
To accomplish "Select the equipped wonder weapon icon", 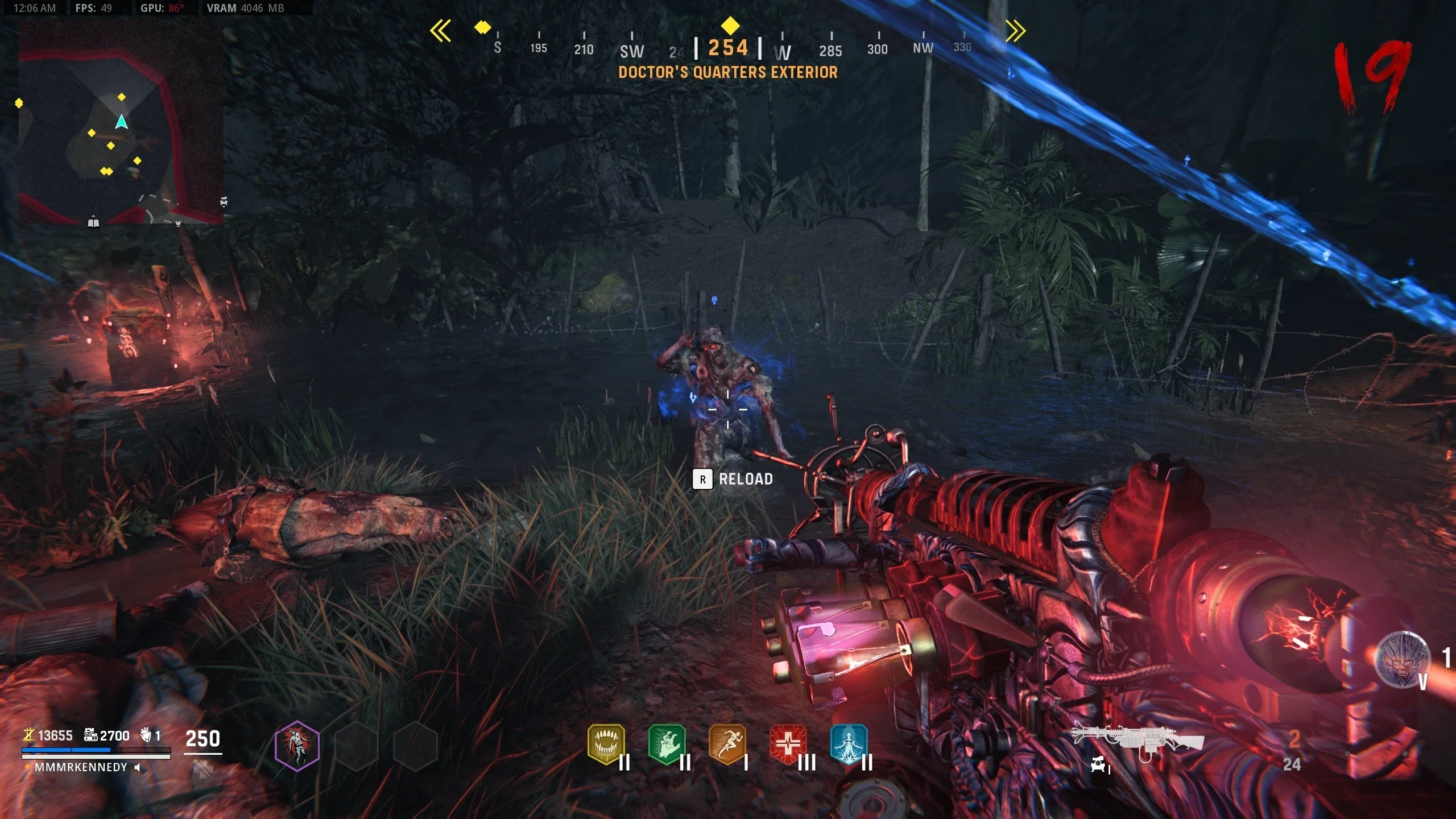I will 1137,739.
